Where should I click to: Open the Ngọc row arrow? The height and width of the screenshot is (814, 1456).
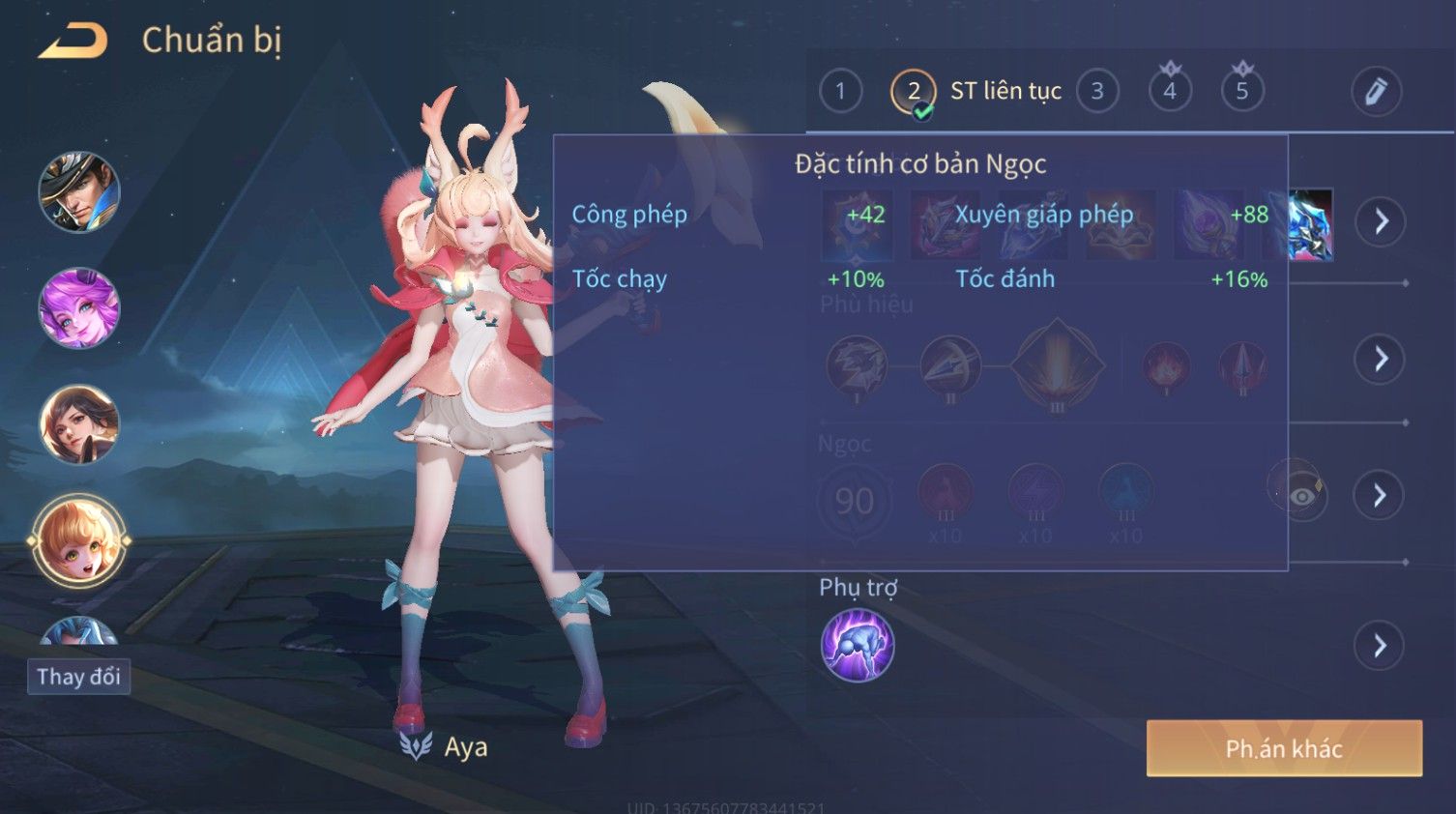click(x=1381, y=496)
